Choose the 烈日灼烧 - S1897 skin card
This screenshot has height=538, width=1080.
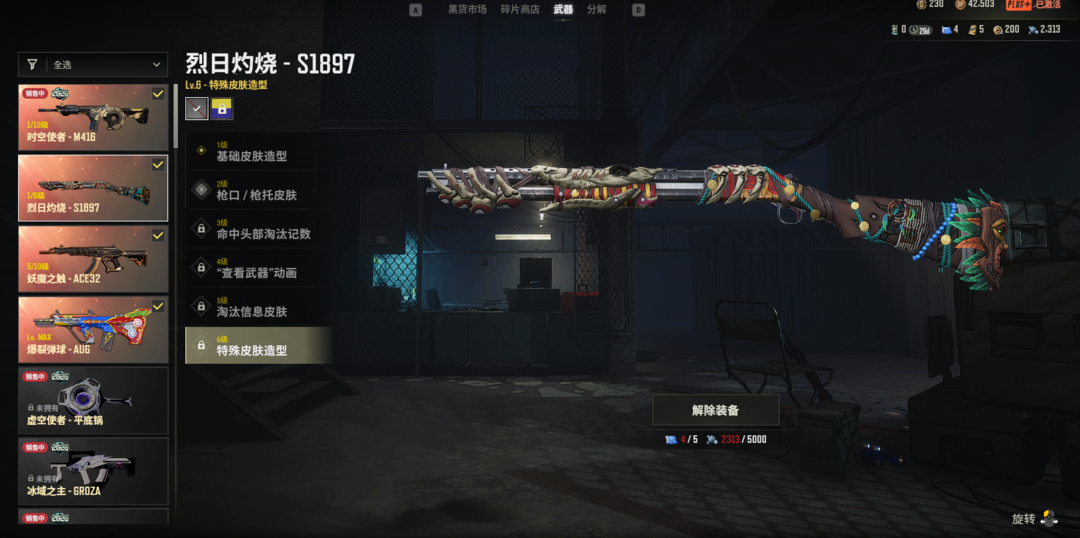tap(93, 187)
